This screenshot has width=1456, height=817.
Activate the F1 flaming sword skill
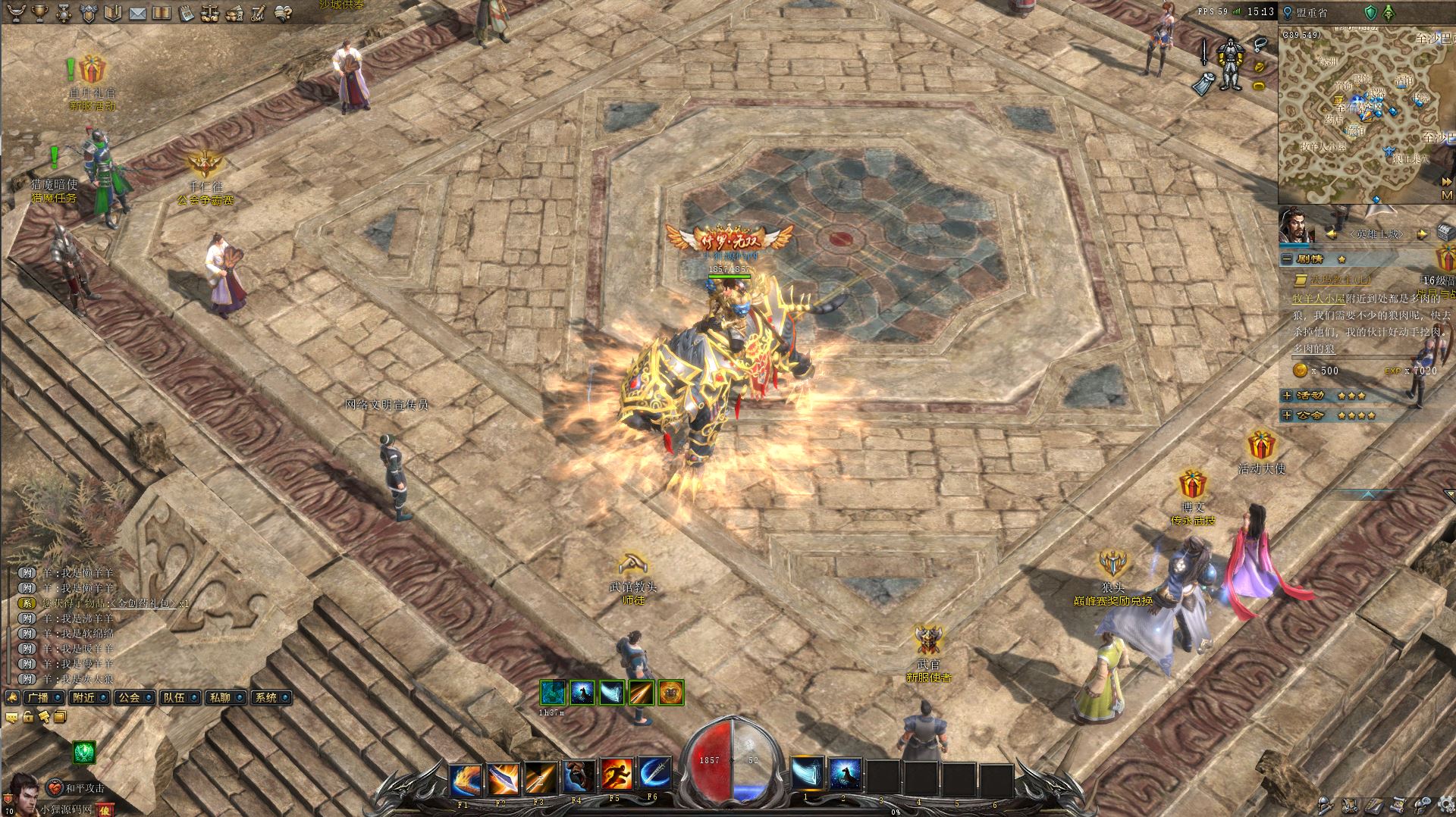pos(464,778)
